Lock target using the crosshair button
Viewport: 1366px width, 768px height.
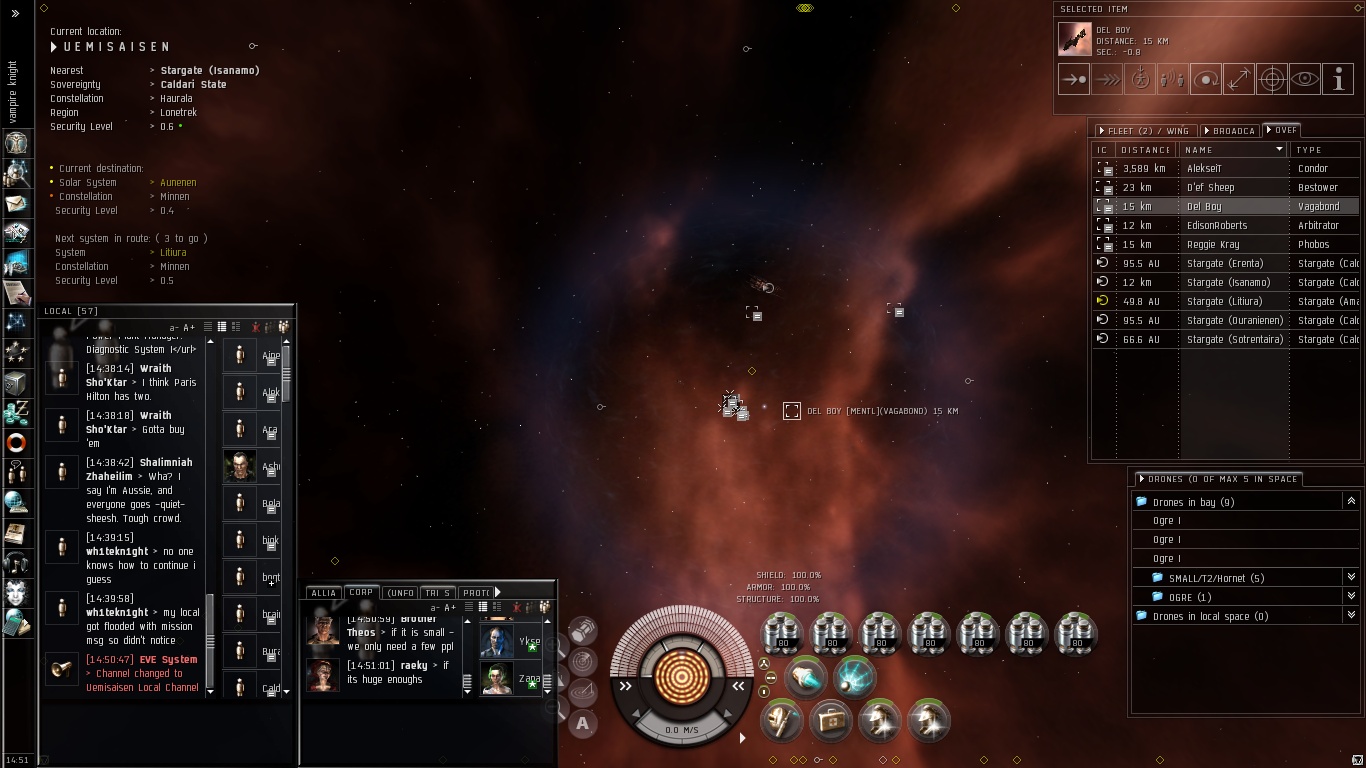[x=1272, y=80]
